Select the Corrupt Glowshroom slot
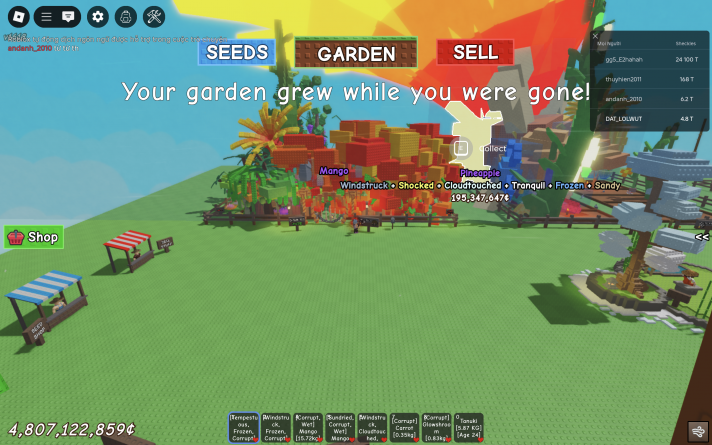The height and width of the screenshot is (445, 712). tap(436, 428)
